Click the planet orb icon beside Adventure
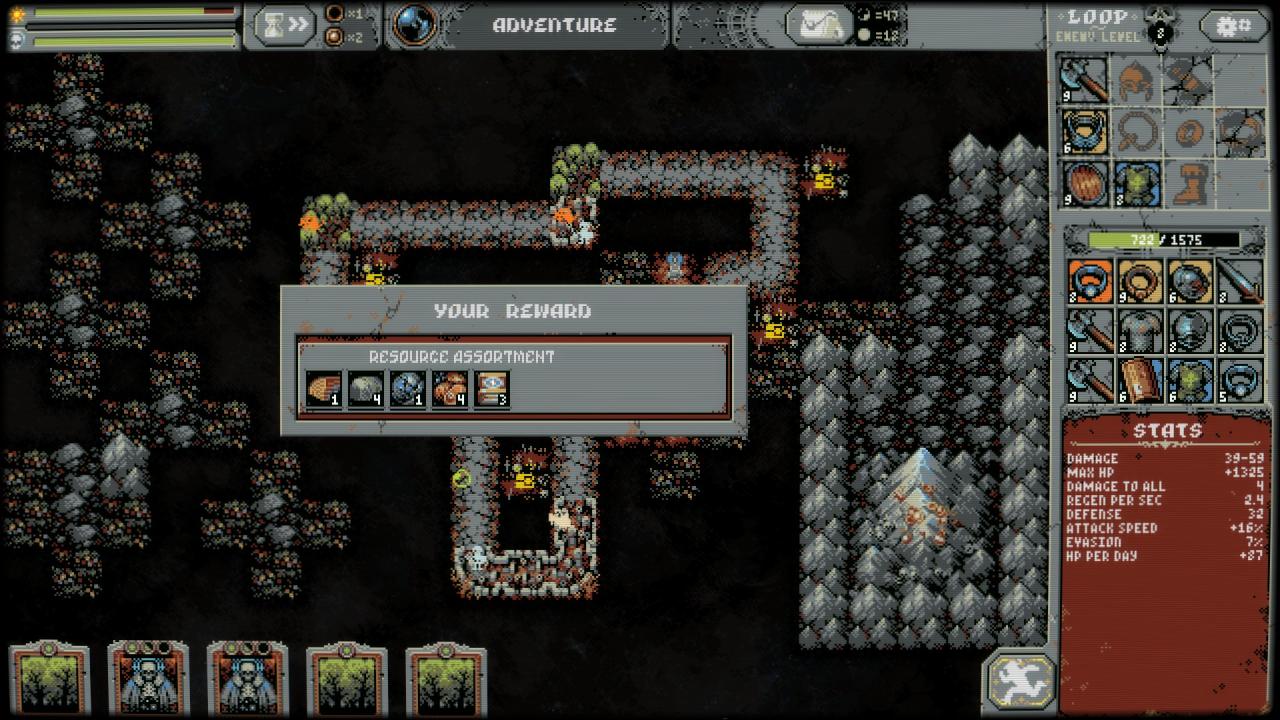 coord(415,26)
